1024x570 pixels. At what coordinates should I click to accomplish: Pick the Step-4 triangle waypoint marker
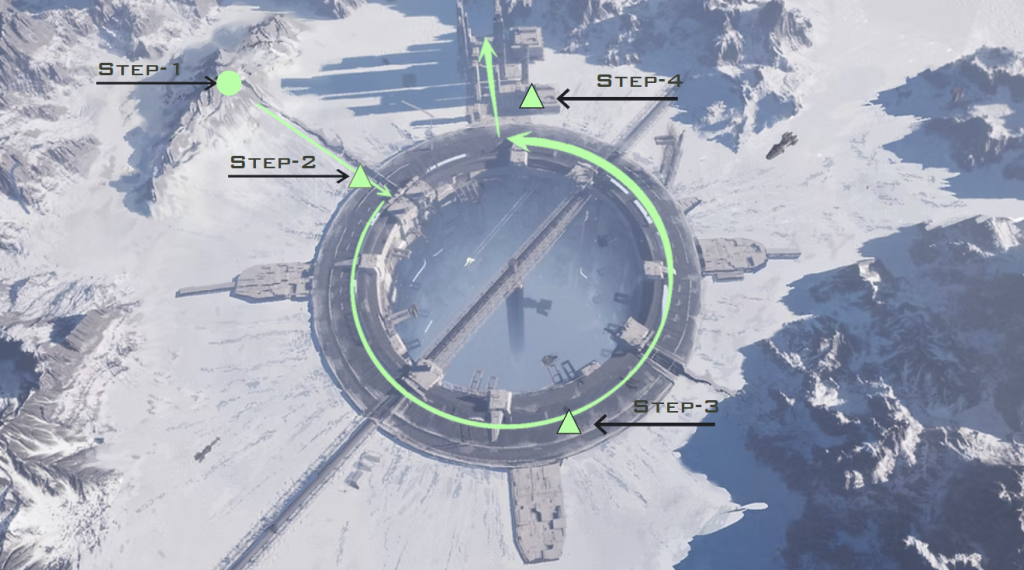click(x=532, y=98)
